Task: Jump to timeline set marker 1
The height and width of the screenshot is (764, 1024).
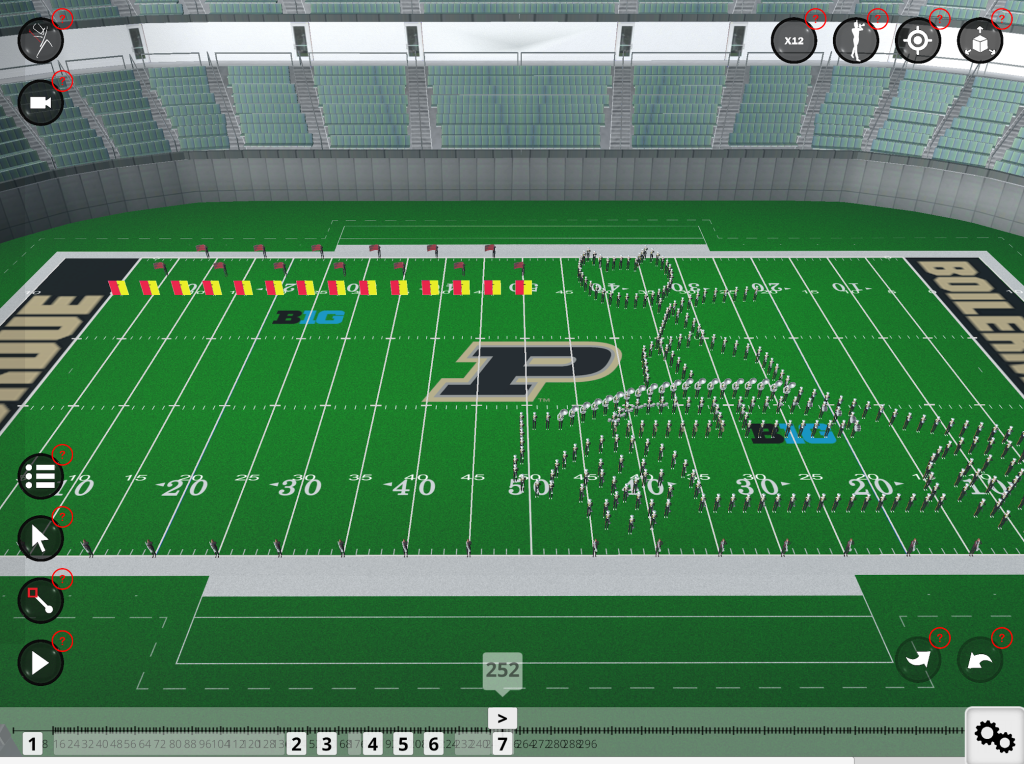Action: [33, 744]
